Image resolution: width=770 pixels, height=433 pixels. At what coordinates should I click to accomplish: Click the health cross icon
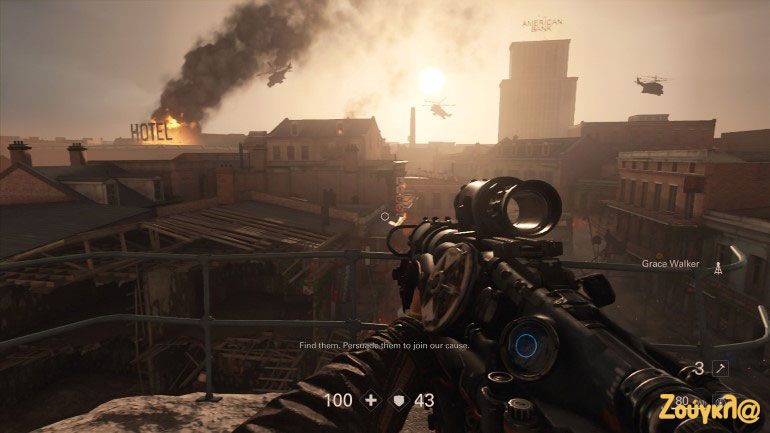[x=371, y=400]
